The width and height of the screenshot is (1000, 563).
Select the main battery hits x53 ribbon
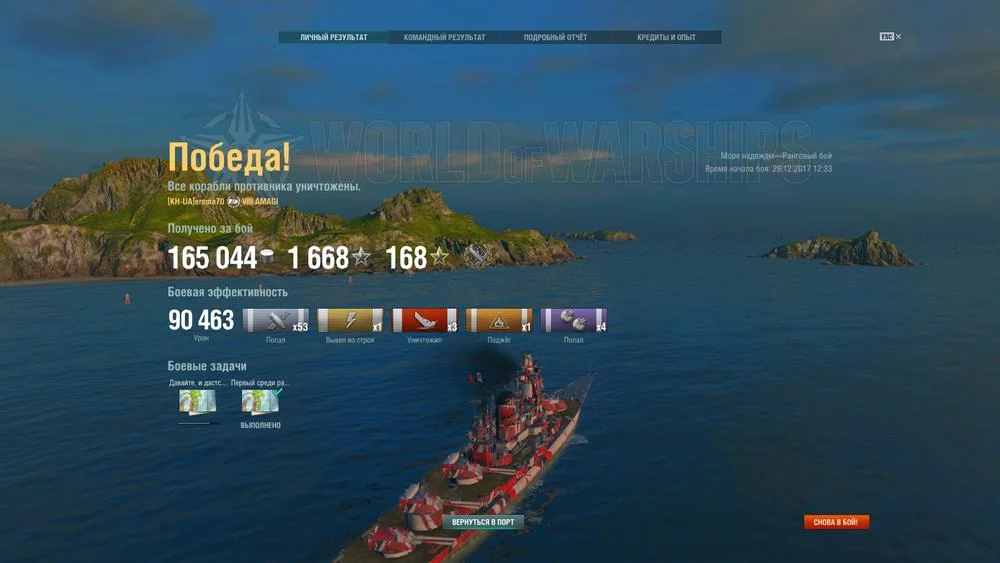click(x=276, y=321)
